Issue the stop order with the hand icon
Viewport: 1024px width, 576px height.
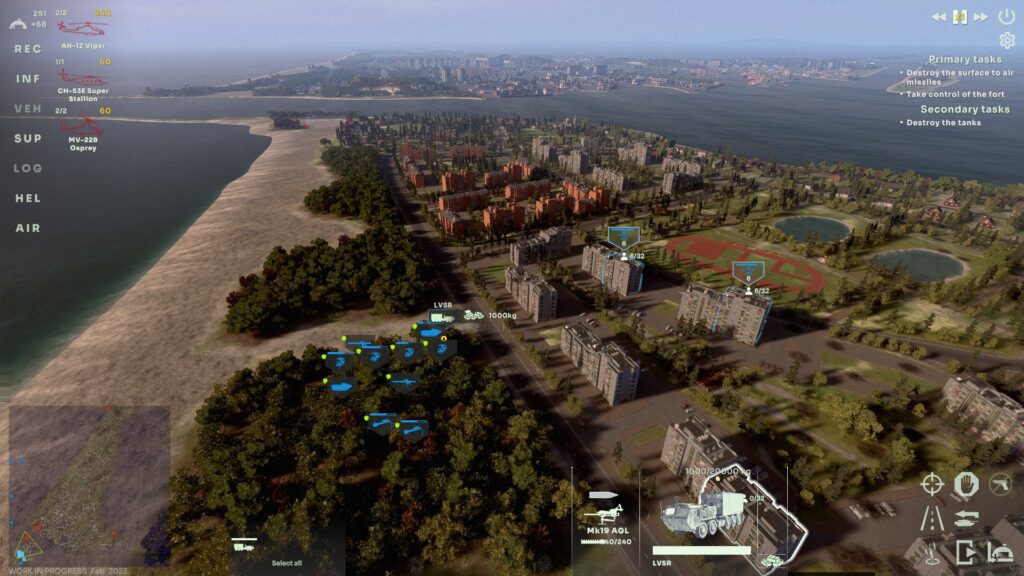(965, 484)
